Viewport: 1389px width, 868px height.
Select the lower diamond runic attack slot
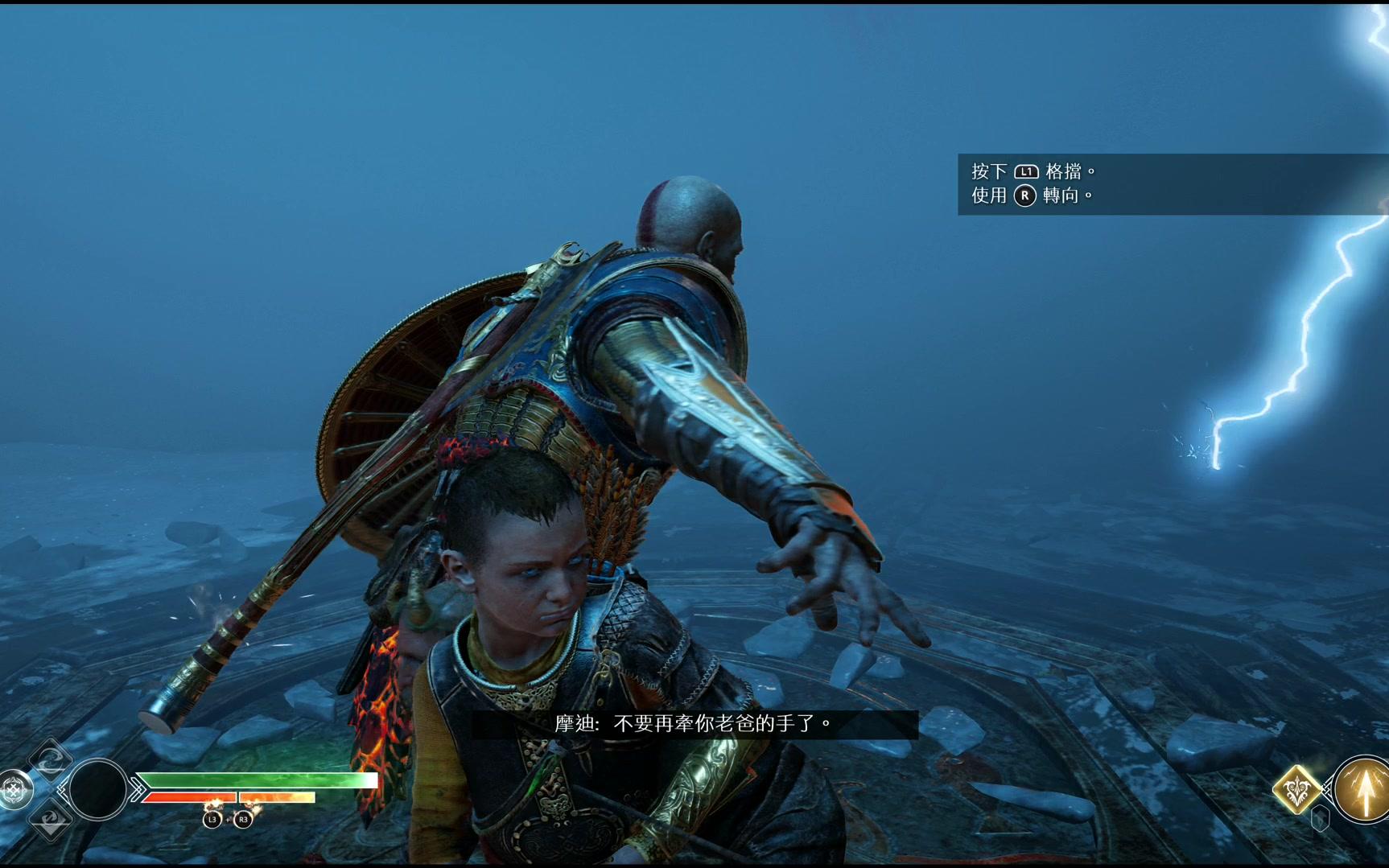tap(50, 820)
